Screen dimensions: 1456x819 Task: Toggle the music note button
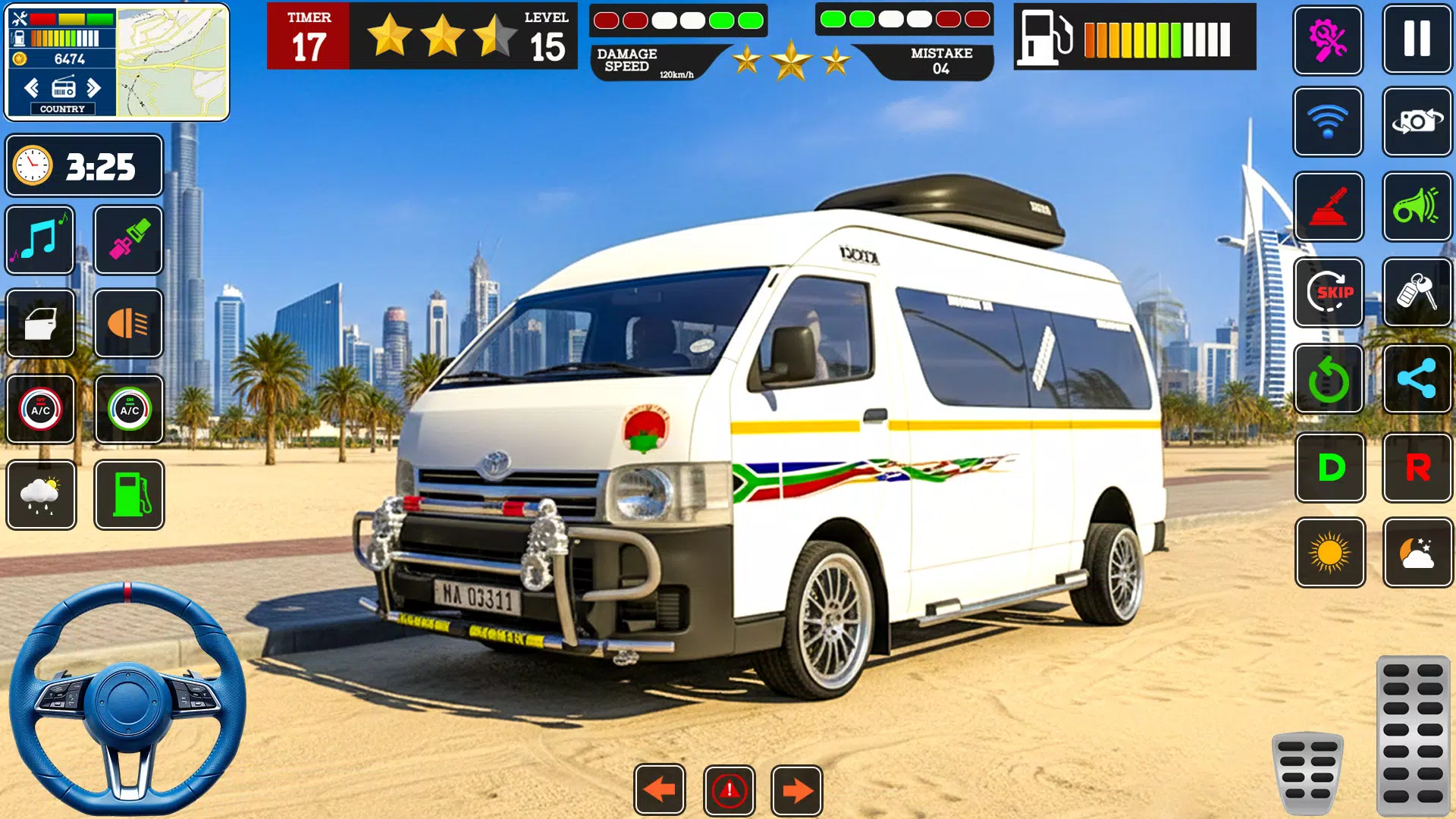point(40,240)
